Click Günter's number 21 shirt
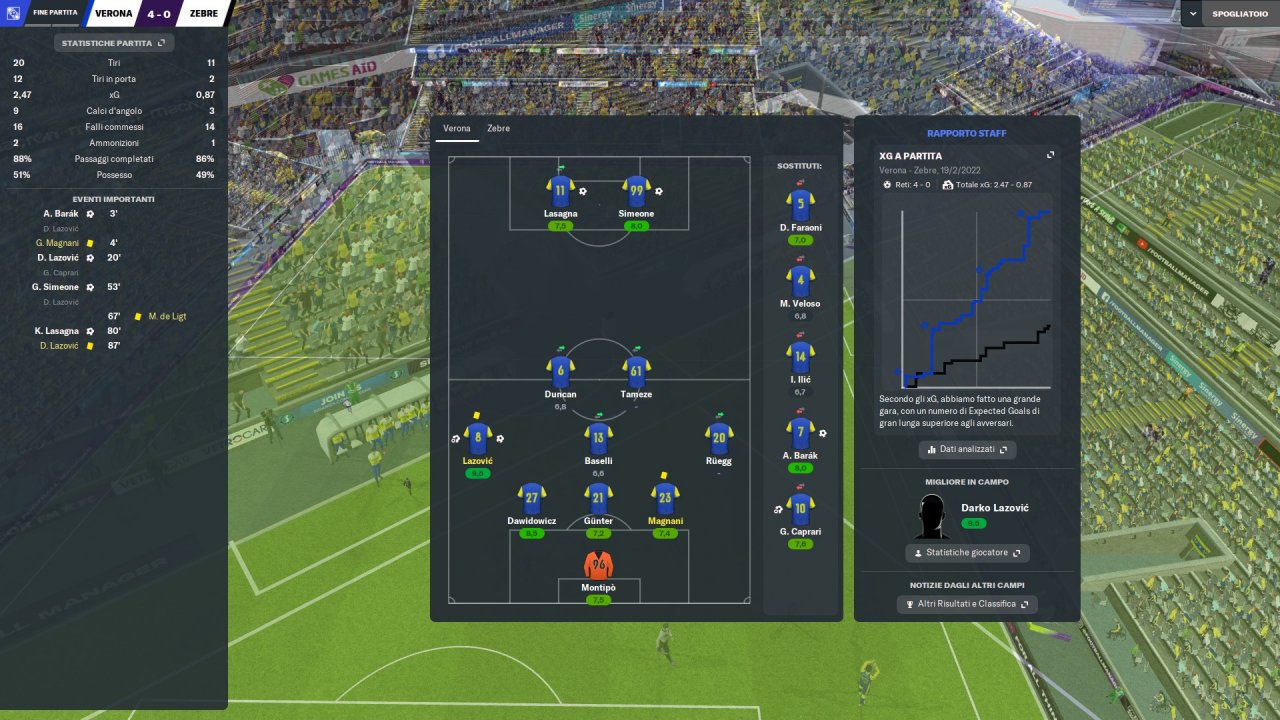Viewport: 1280px width, 720px height. [598, 497]
